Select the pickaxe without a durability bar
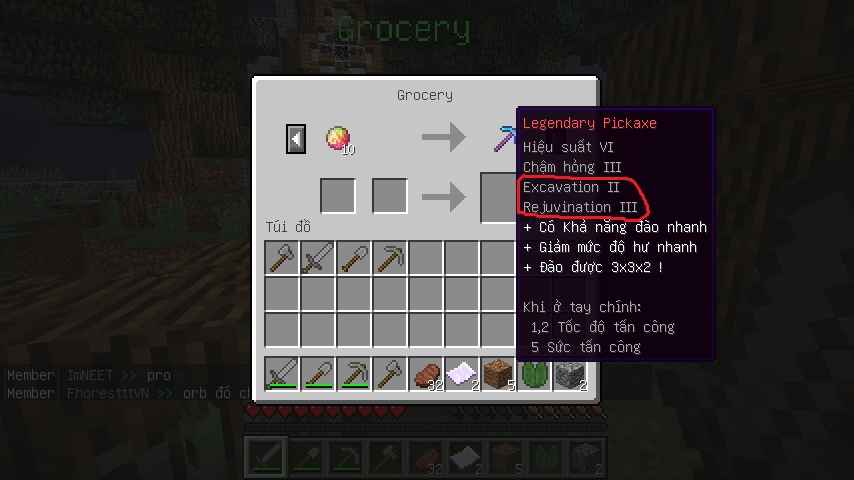 390,258
